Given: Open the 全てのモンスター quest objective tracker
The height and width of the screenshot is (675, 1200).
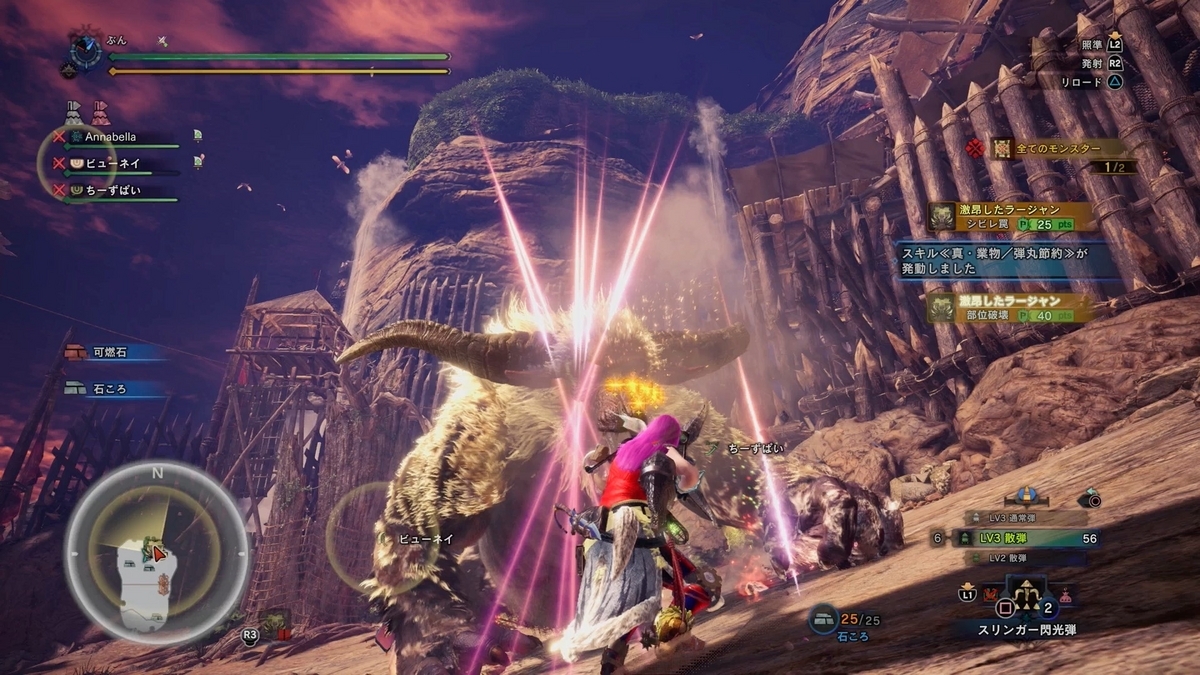Looking at the screenshot, I should 1058,149.
